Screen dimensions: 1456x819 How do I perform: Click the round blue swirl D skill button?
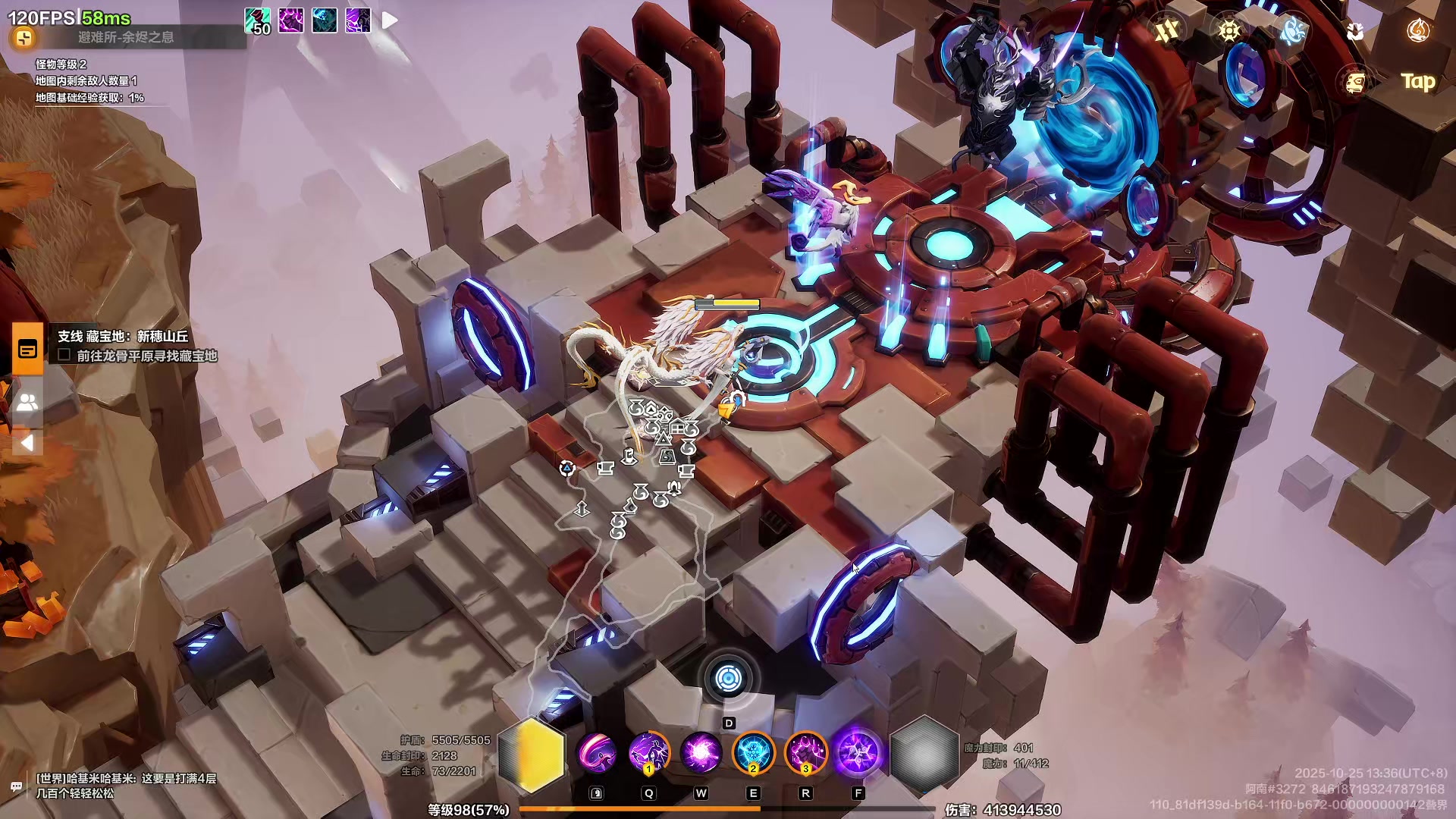(x=729, y=679)
